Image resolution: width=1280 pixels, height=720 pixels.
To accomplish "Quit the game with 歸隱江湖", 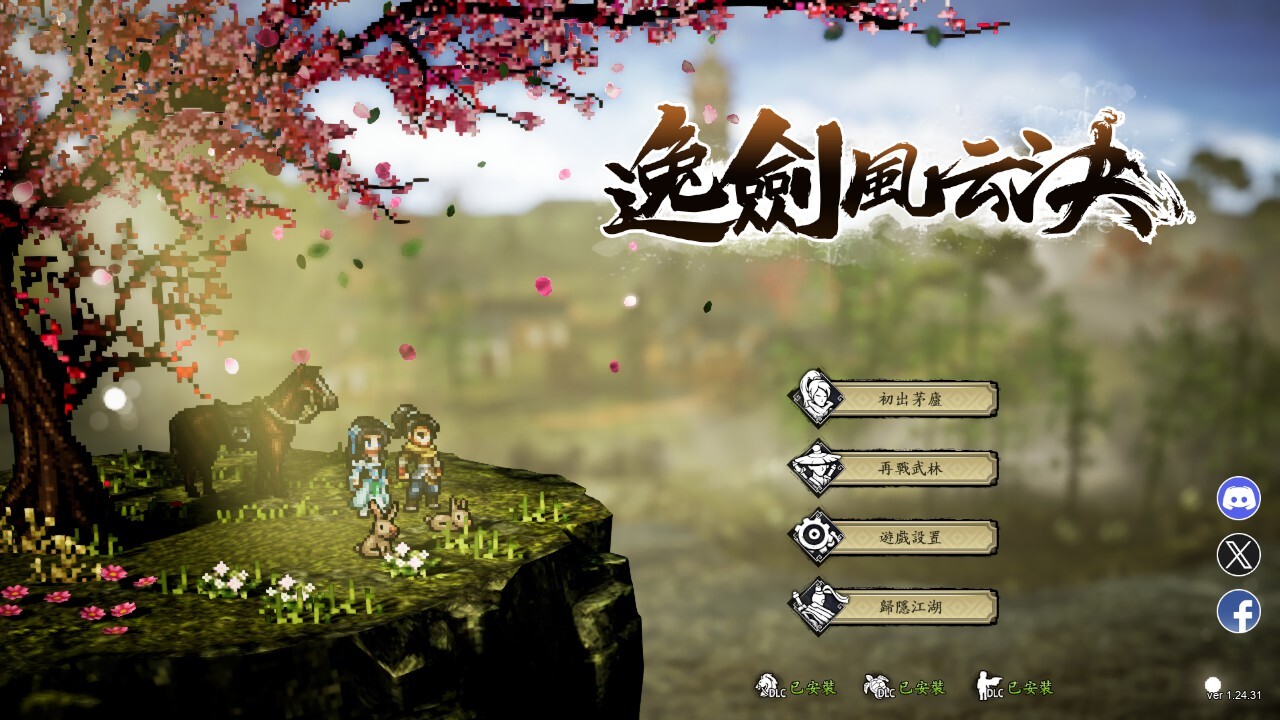I will (x=909, y=606).
